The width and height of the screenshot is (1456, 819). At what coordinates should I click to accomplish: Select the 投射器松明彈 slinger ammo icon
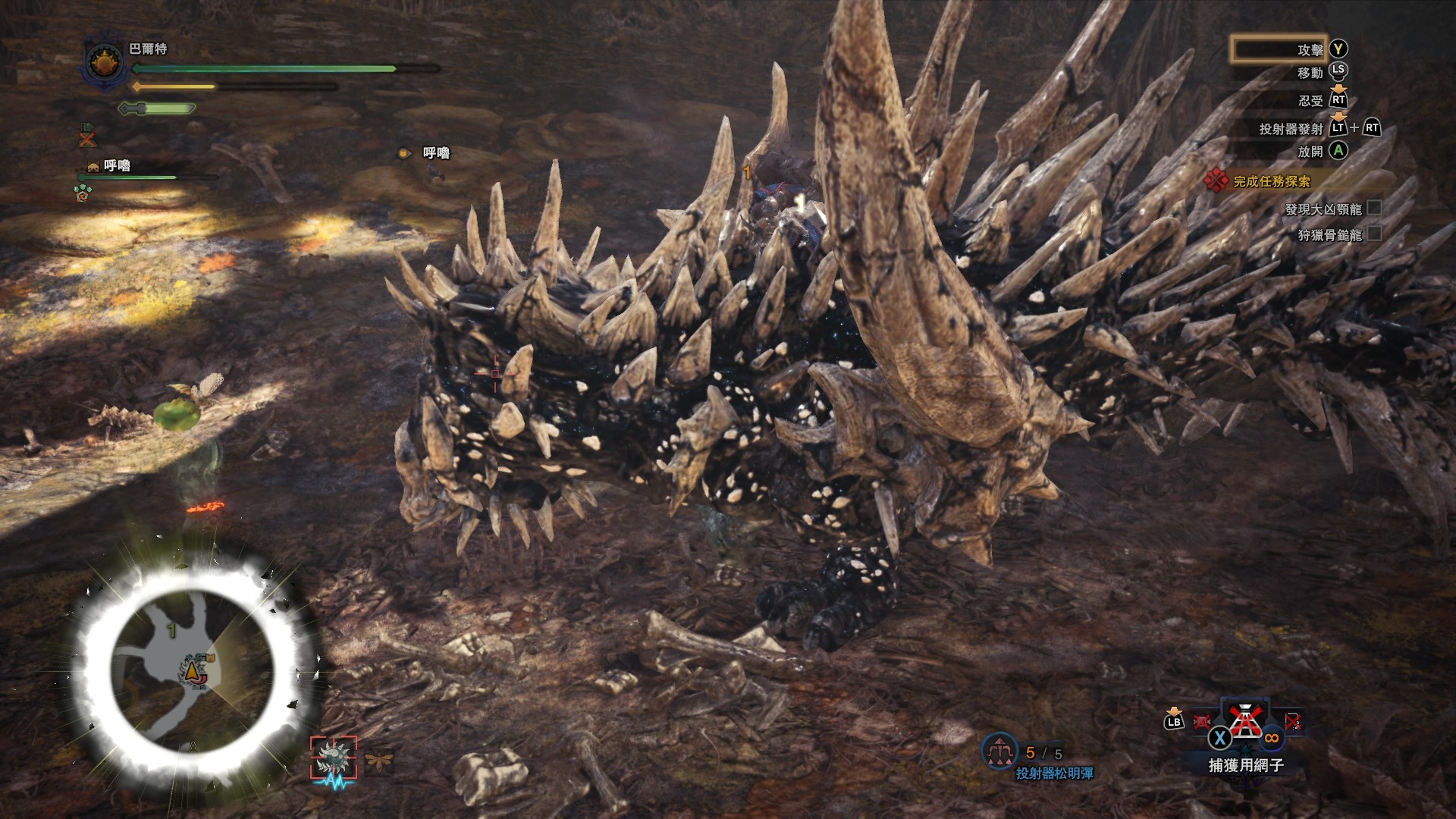(999, 751)
